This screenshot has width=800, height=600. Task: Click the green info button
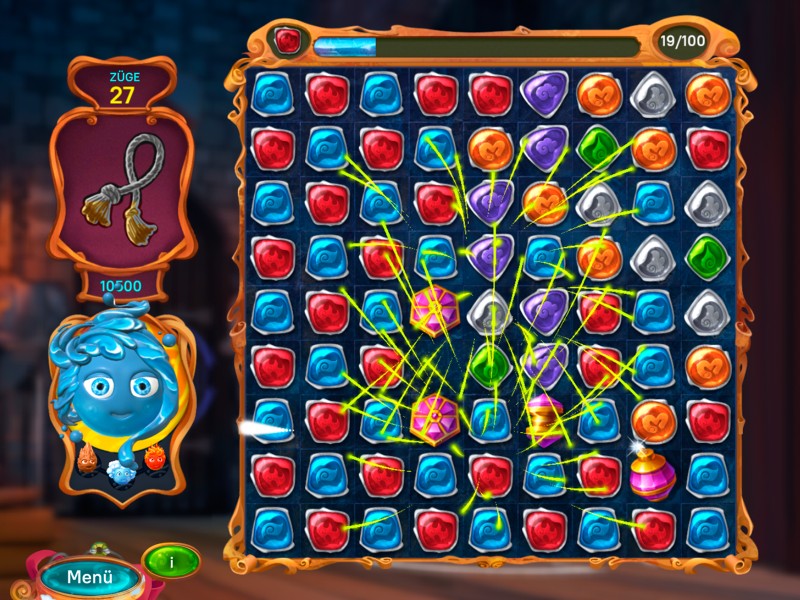point(171,561)
